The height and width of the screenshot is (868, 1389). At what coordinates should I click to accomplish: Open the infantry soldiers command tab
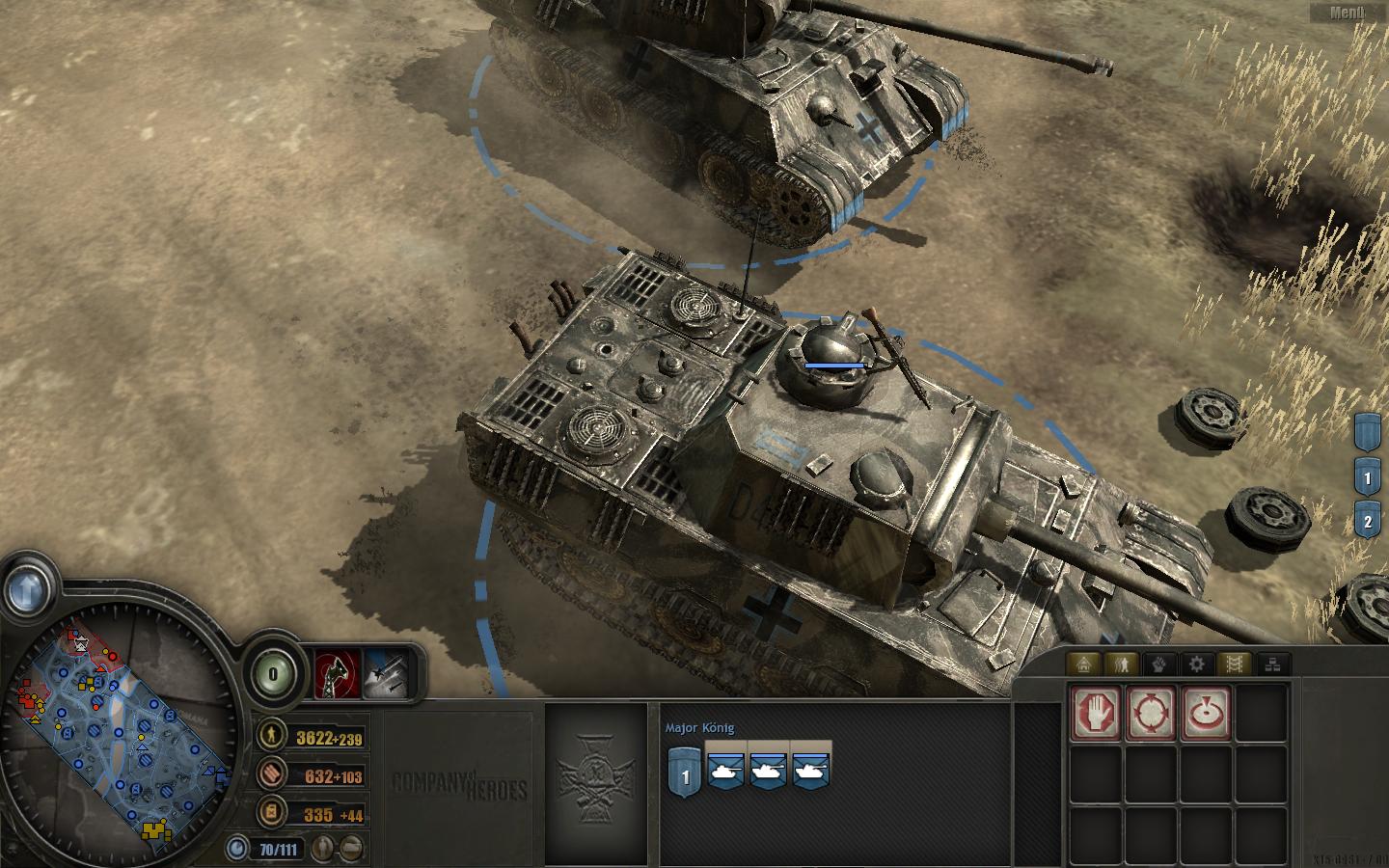click(x=1123, y=664)
